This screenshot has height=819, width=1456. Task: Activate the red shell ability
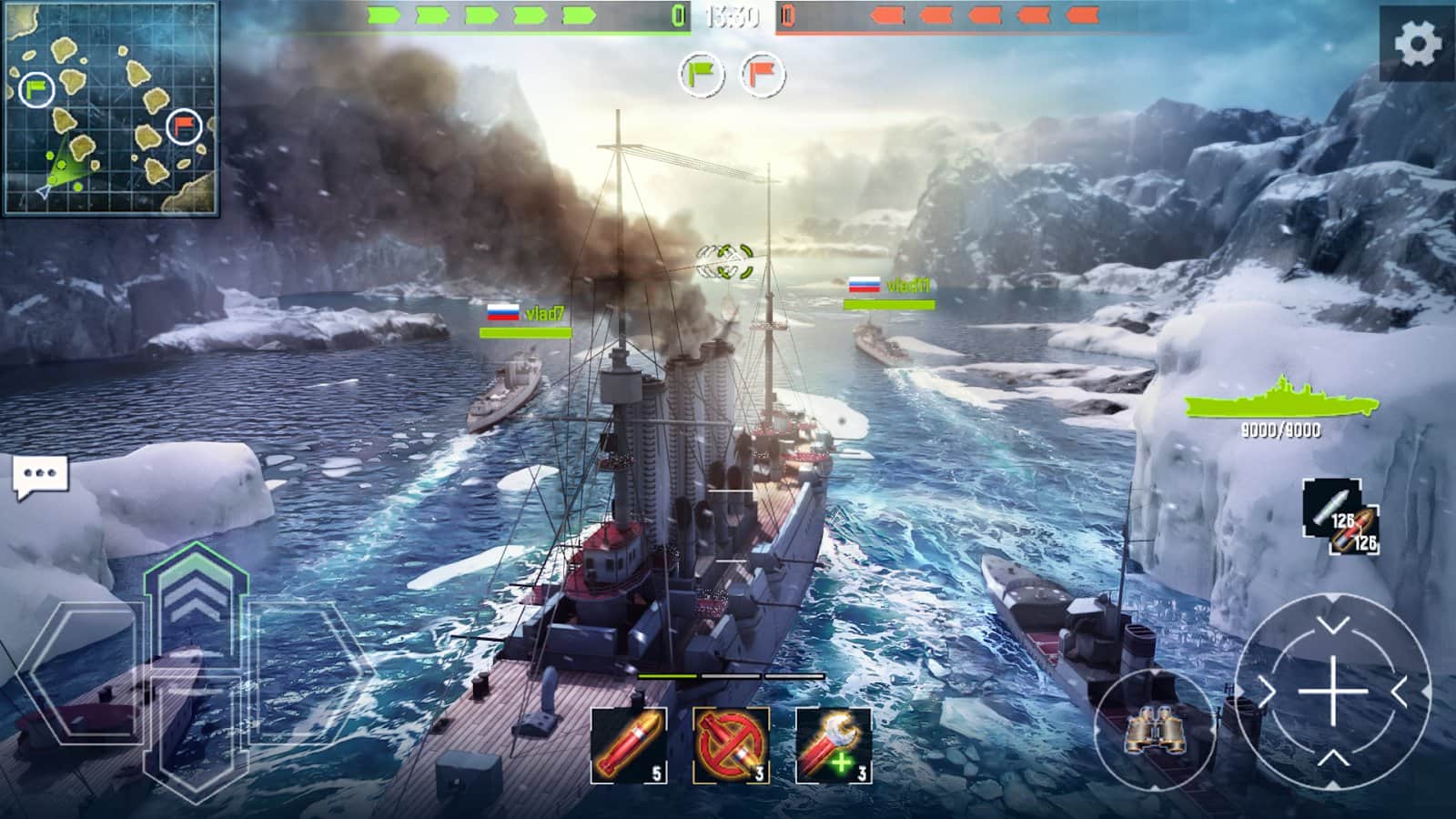point(629,745)
